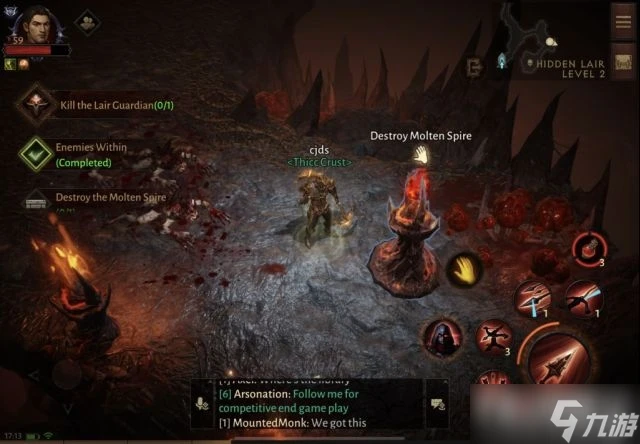Viewport: 640px width, 444px height.
Task: Tap the blue arrow marker icon
Action: click(501, 63)
